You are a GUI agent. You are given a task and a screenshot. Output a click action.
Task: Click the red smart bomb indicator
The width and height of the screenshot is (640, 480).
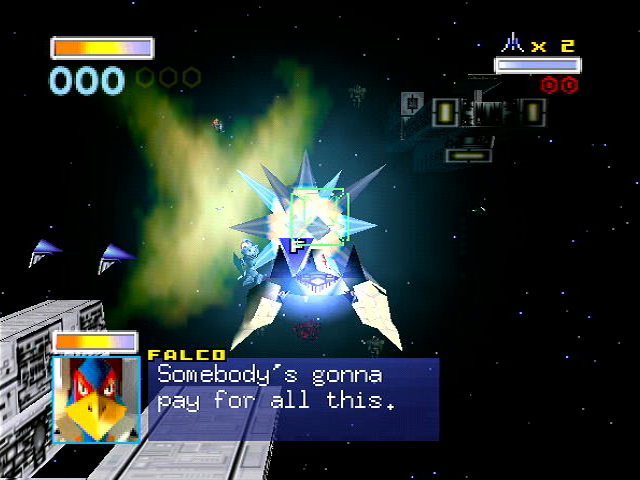coord(559,85)
